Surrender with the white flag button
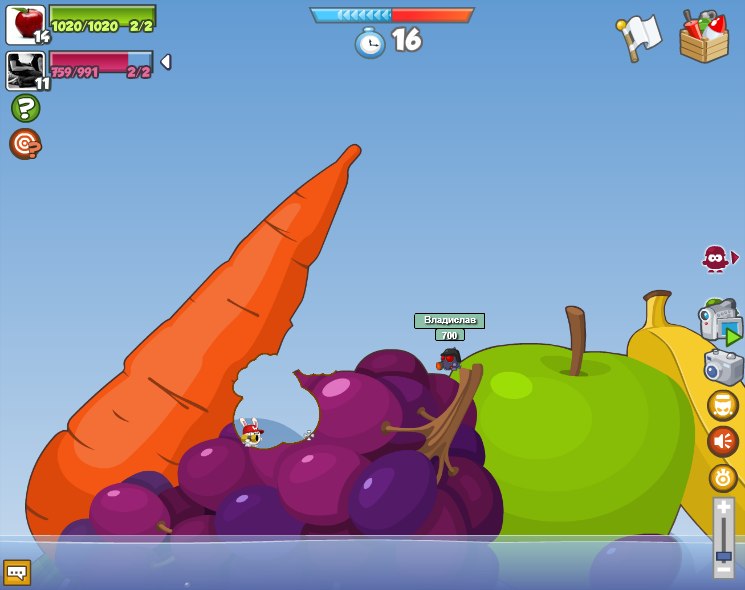The width and height of the screenshot is (745, 590). click(639, 38)
